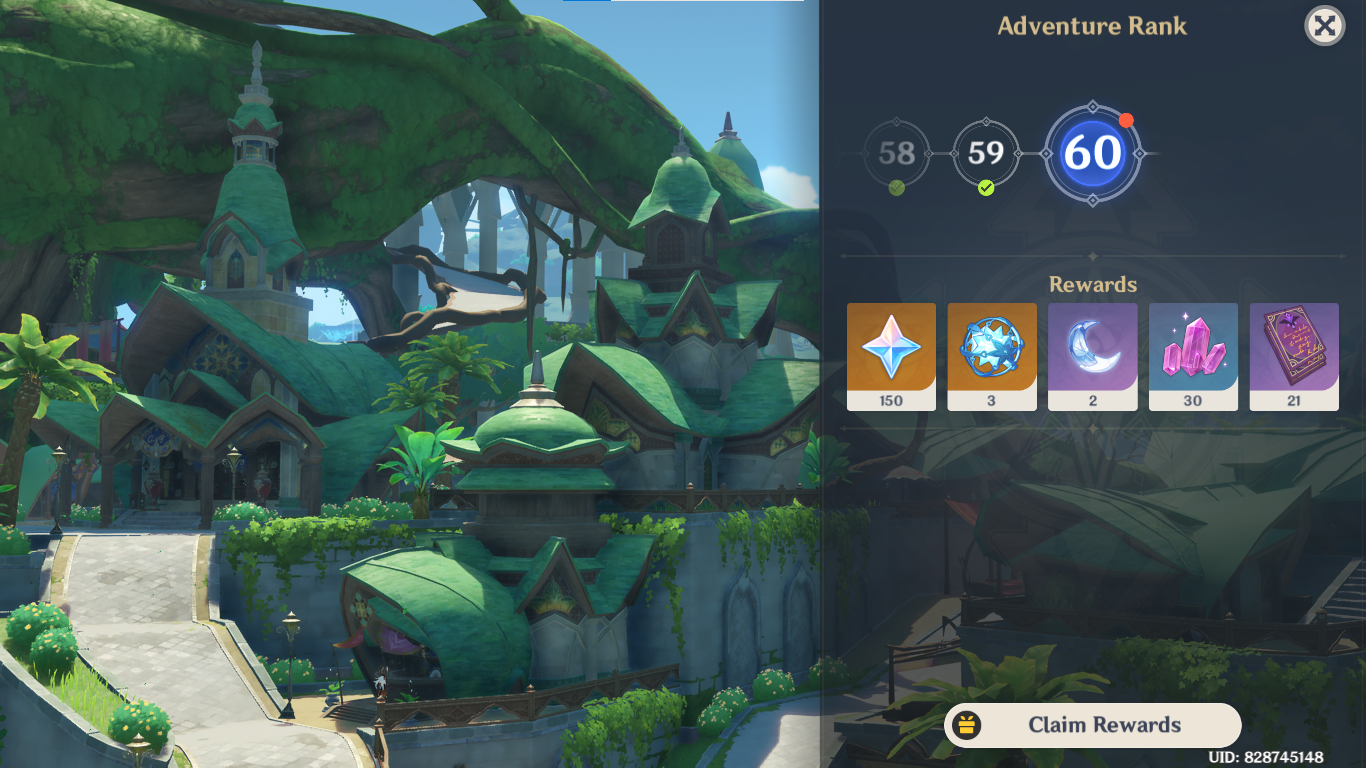Click the 30 count under the crystals
The height and width of the screenshot is (768, 1366).
[1193, 402]
